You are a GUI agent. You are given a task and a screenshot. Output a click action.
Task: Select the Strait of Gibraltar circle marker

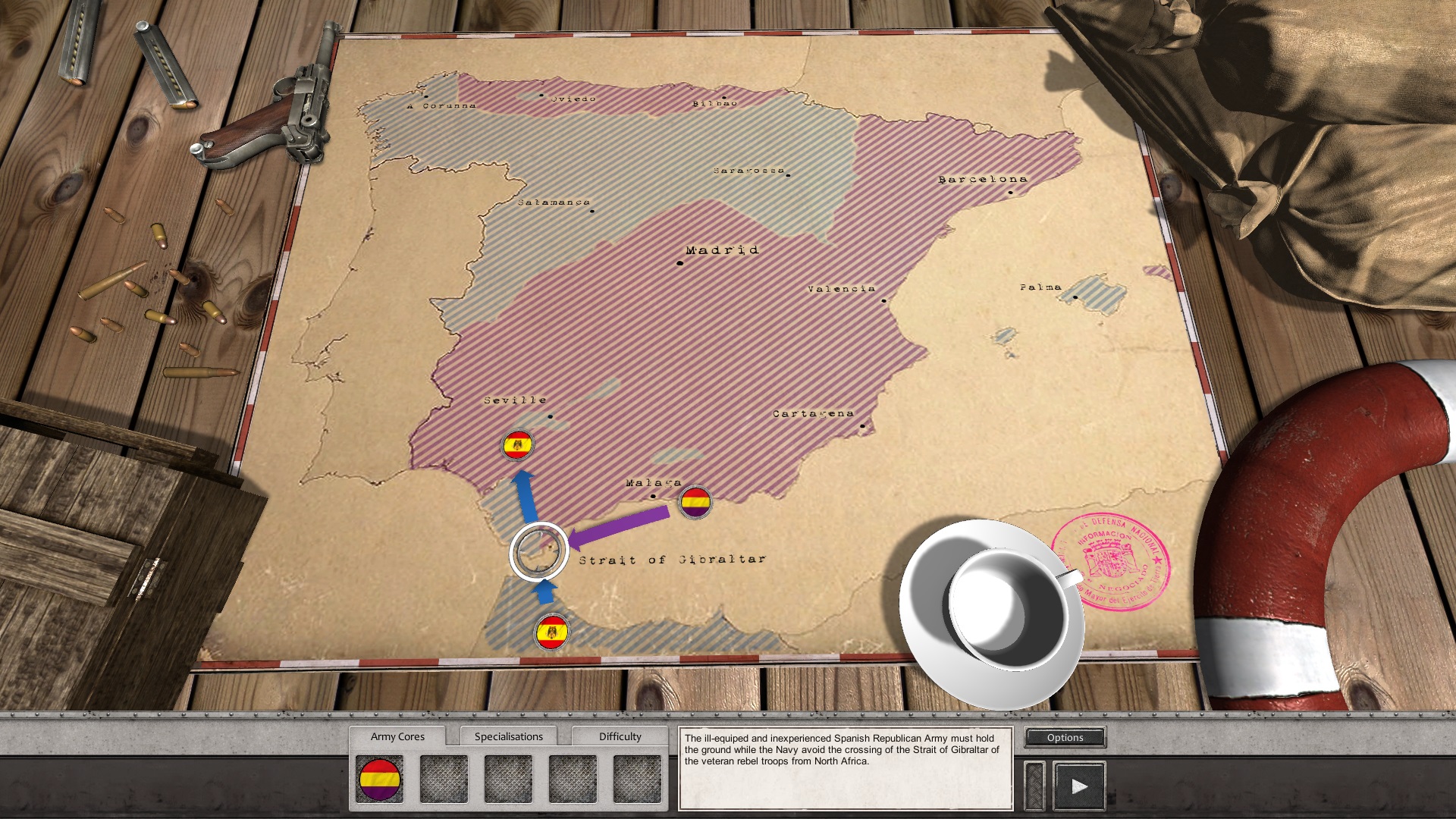tap(539, 551)
